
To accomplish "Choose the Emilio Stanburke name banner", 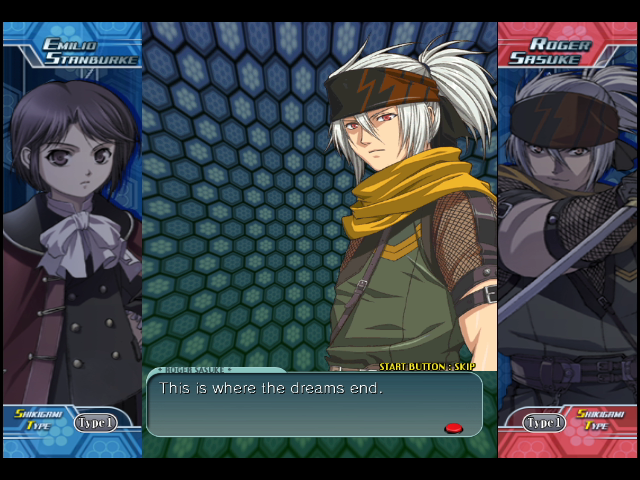I will (90, 51).
